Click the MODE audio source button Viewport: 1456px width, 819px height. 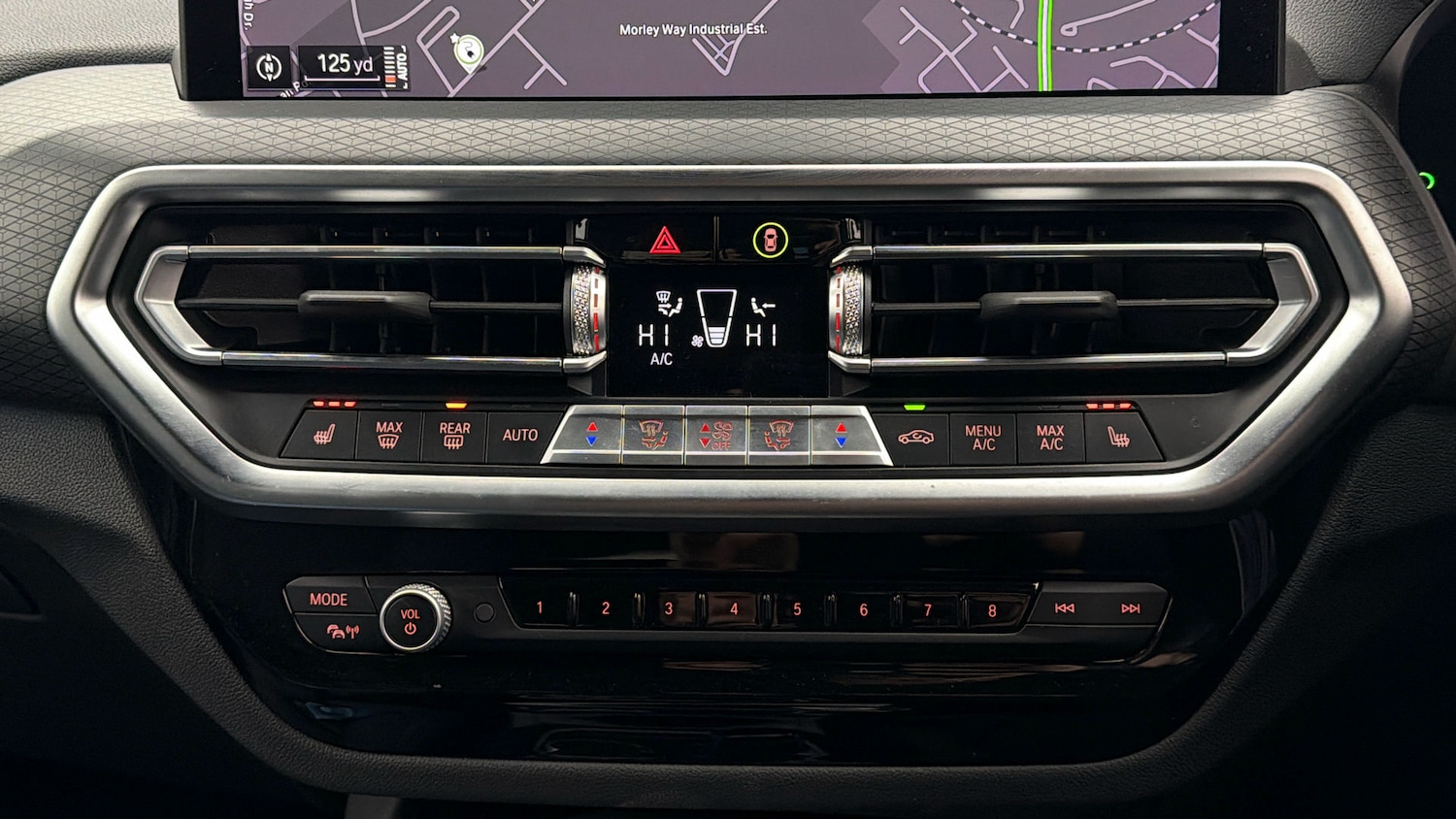(328, 600)
